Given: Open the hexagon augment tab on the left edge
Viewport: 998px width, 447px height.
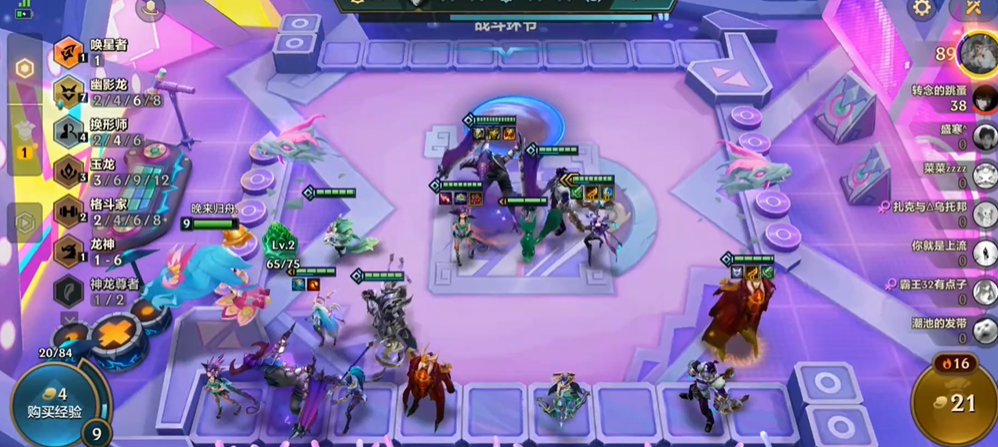Looking at the screenshot, I should pos(24,69).
